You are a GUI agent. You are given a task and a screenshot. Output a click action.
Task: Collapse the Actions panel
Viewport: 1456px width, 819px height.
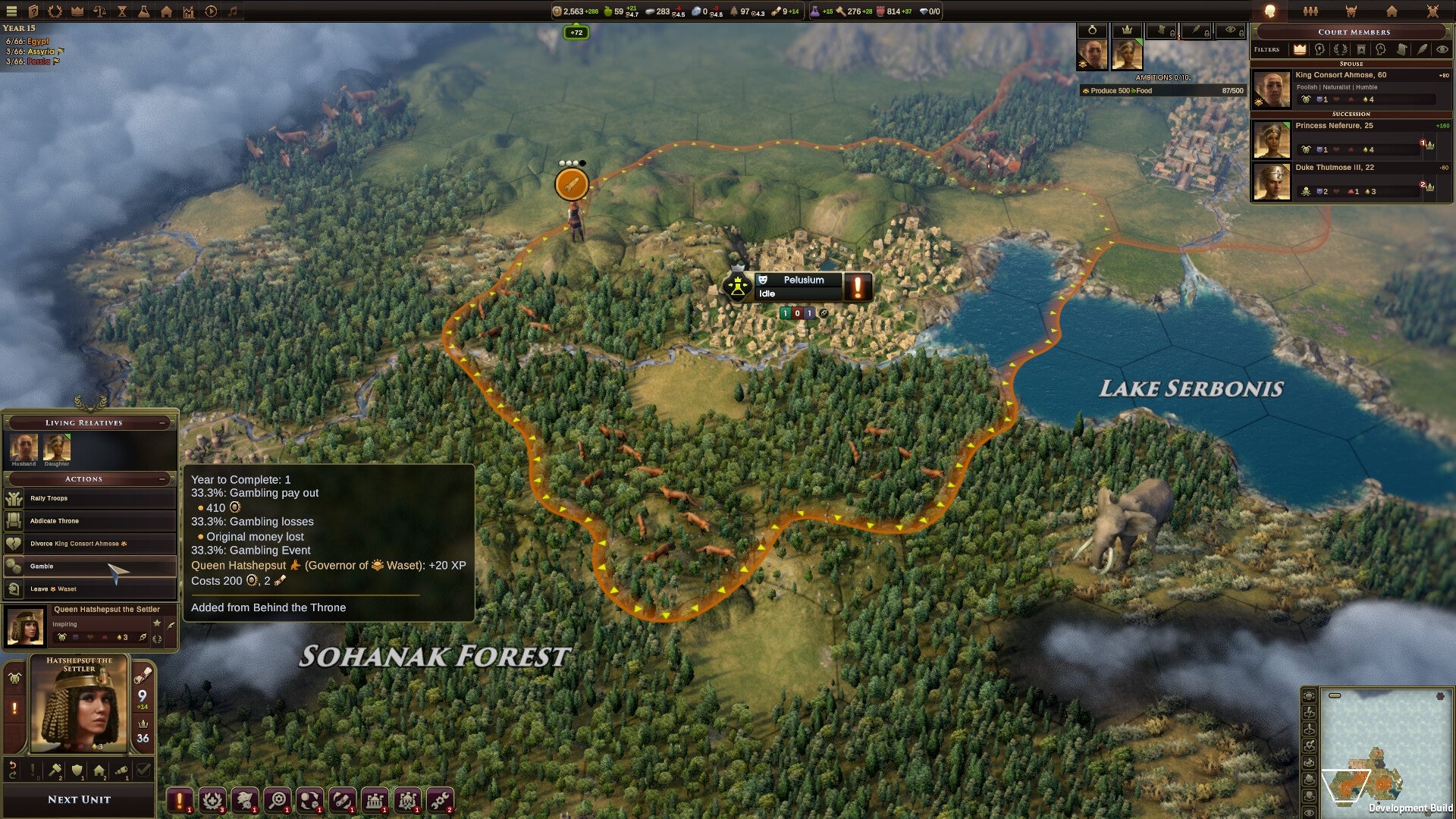[x=162, y=479]
